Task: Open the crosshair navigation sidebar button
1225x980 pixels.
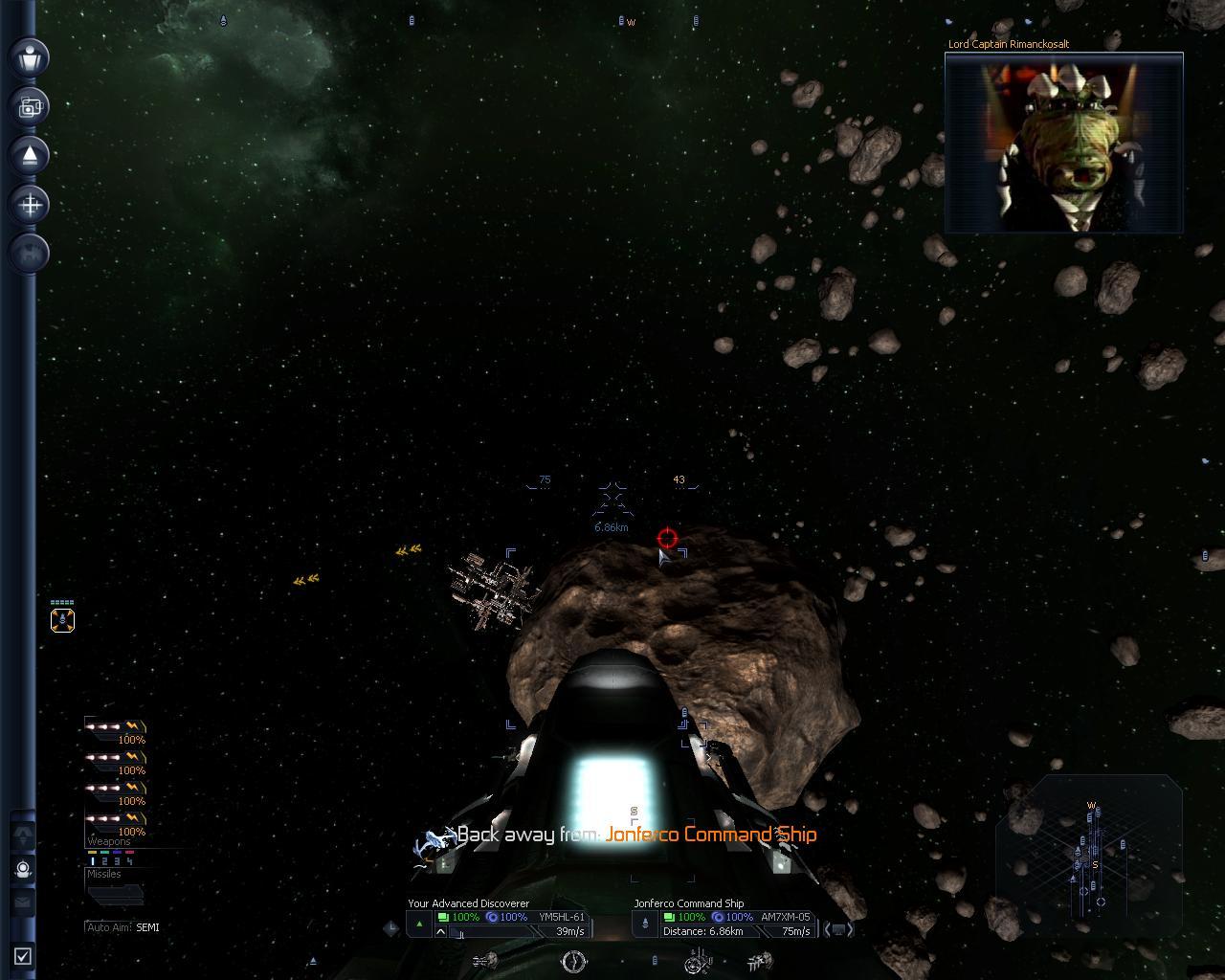Action: click(x=30, y=204)
